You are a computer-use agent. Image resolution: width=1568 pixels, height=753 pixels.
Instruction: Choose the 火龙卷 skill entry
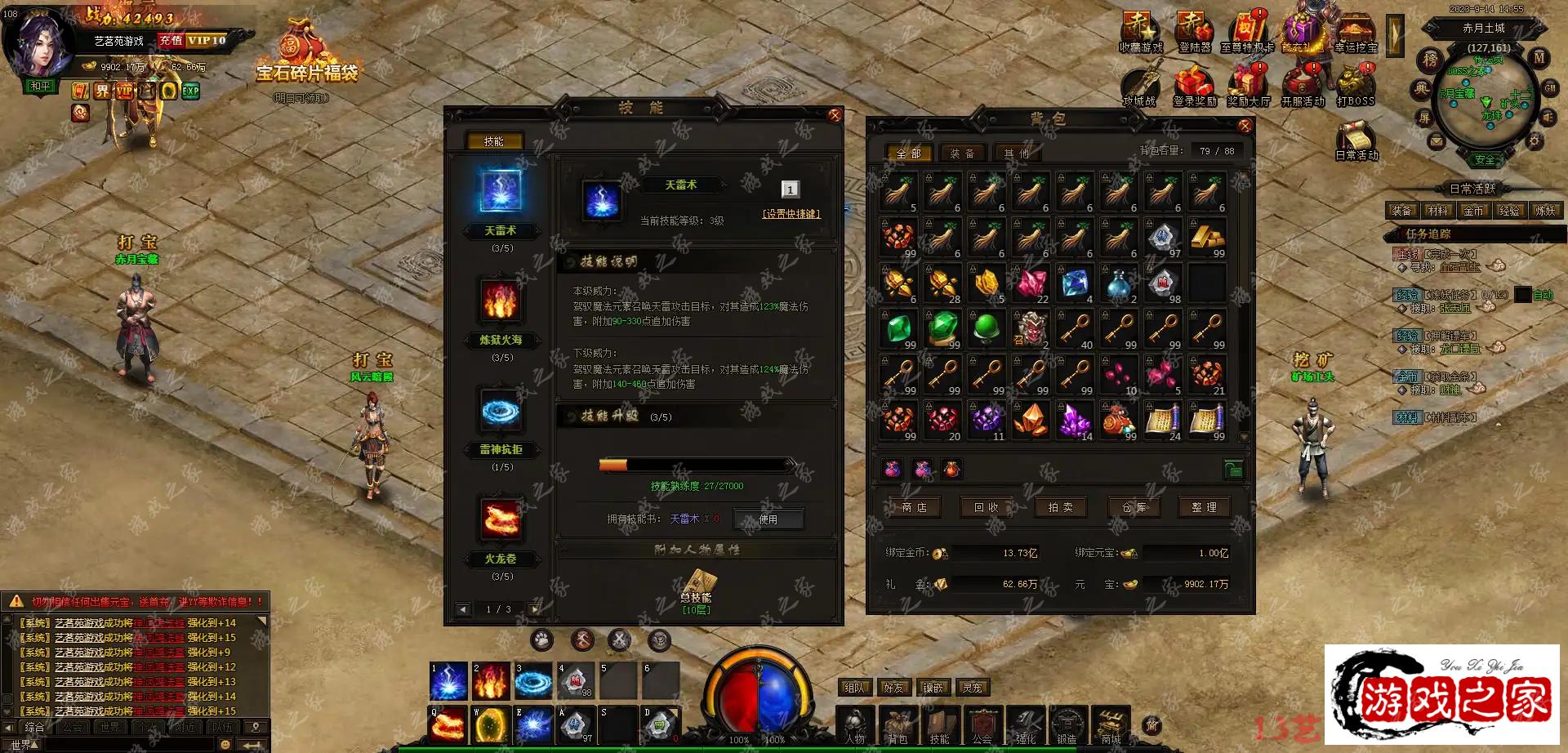[x=501, y=520]
